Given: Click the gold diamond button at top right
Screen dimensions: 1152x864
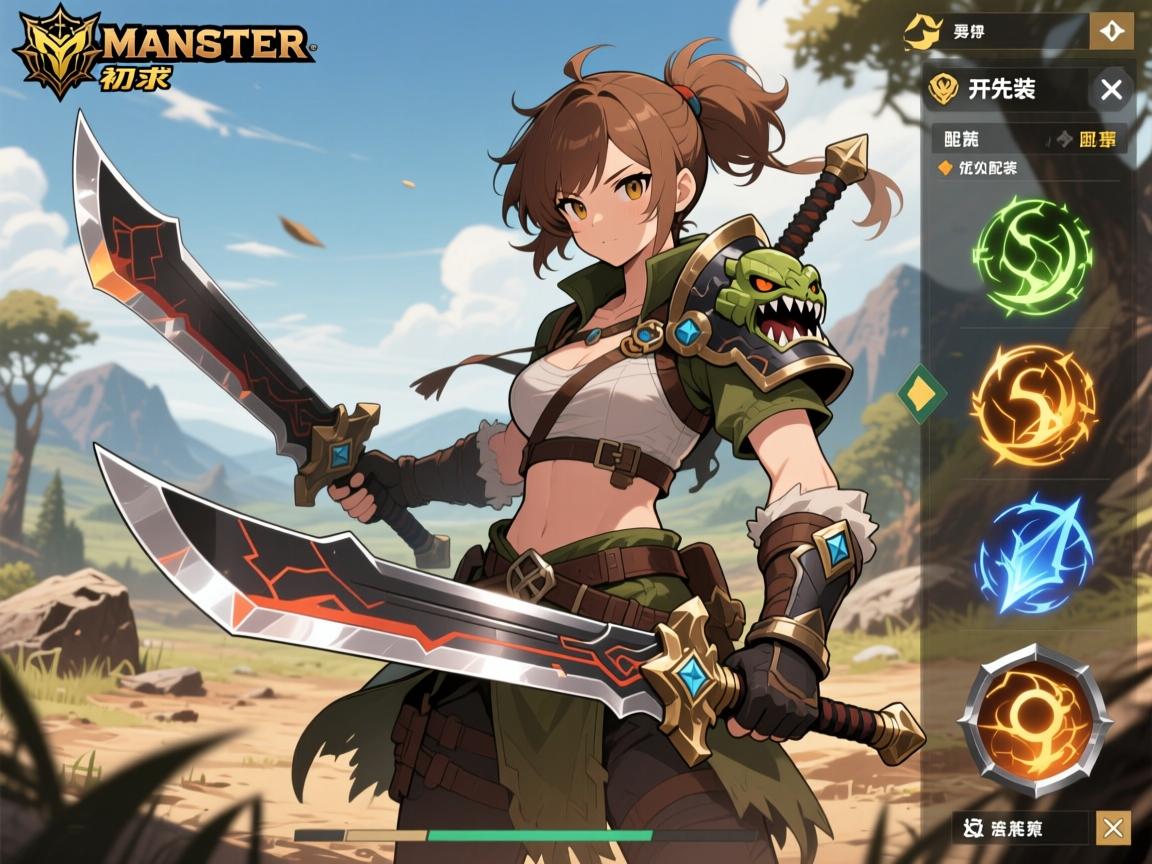Looking at the screenshot, I should point(1110,32).
